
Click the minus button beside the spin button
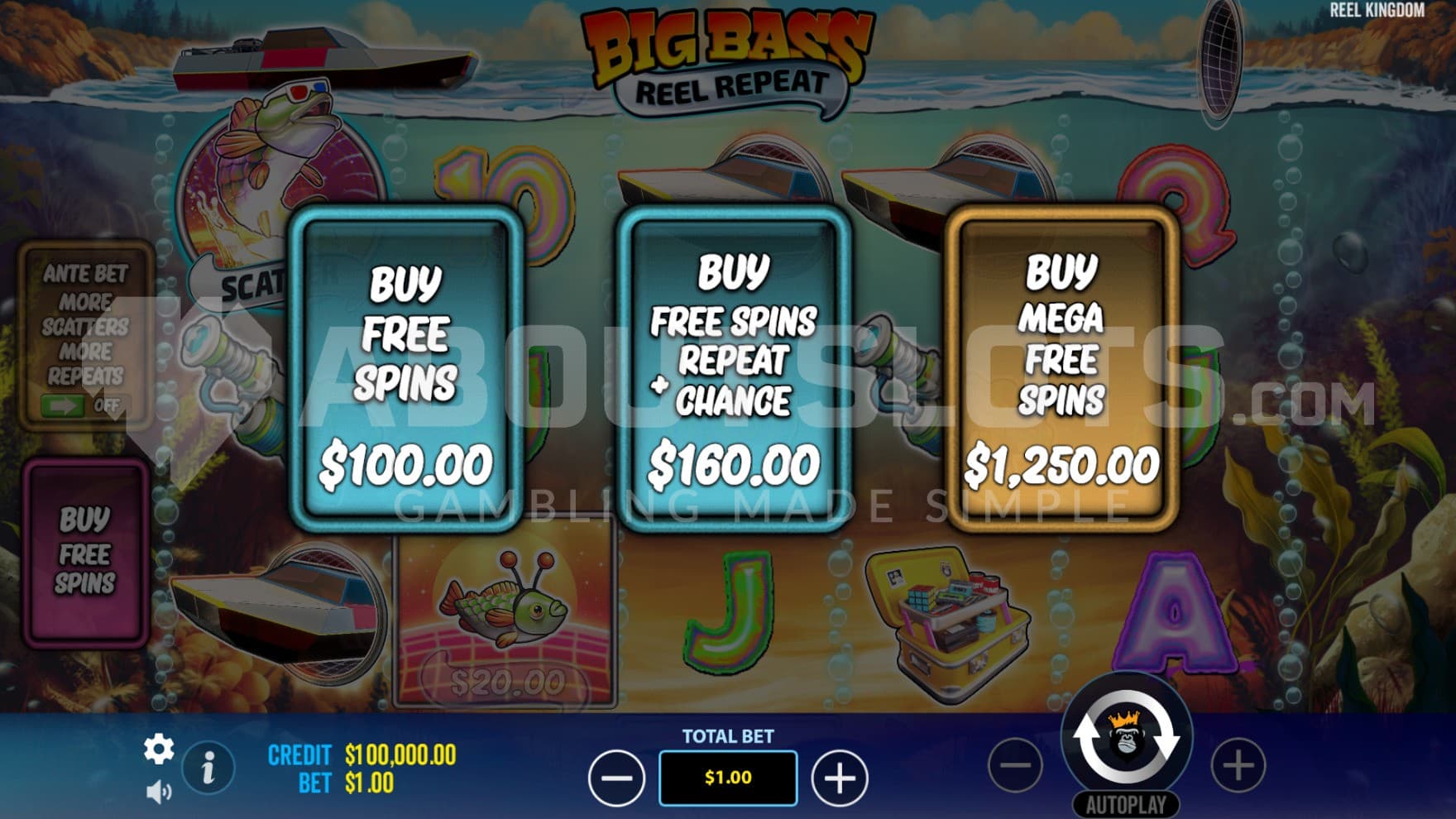(1015, 765)
